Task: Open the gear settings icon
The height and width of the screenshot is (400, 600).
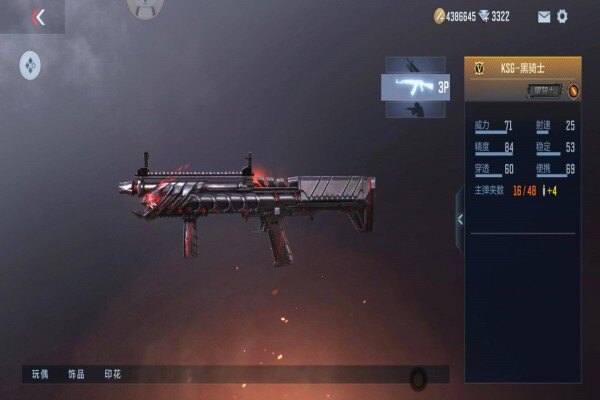Action: coord(562,16)
